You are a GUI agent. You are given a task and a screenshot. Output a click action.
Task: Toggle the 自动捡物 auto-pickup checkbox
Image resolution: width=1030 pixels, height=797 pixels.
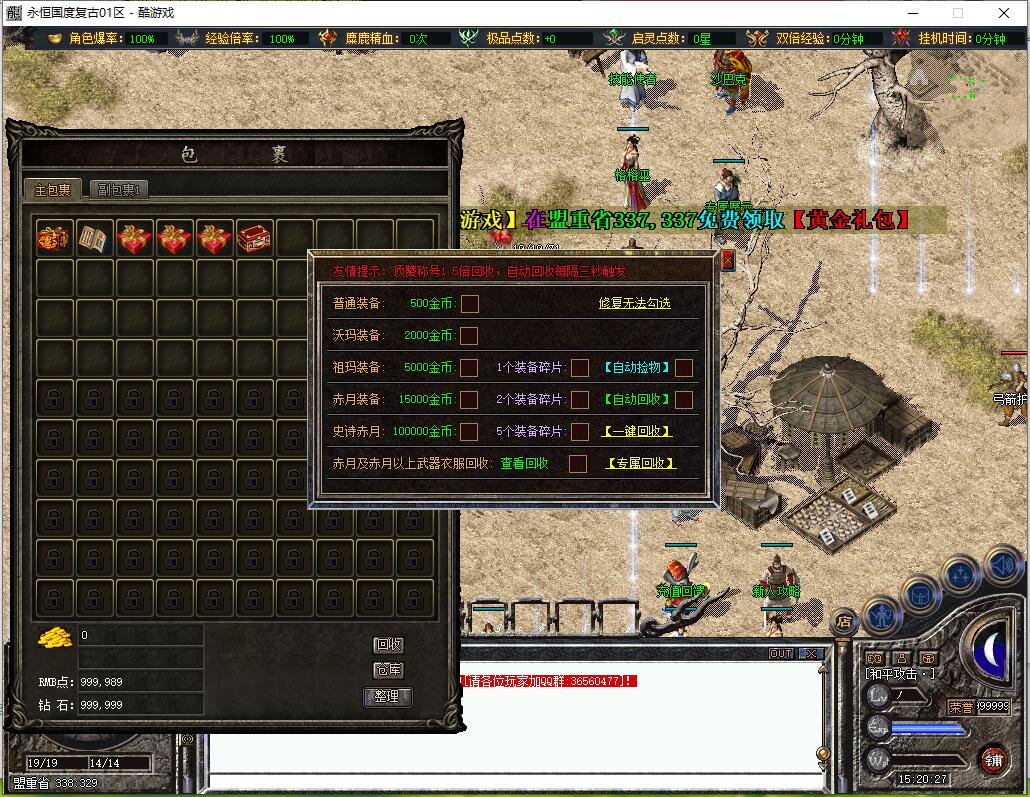684,367
